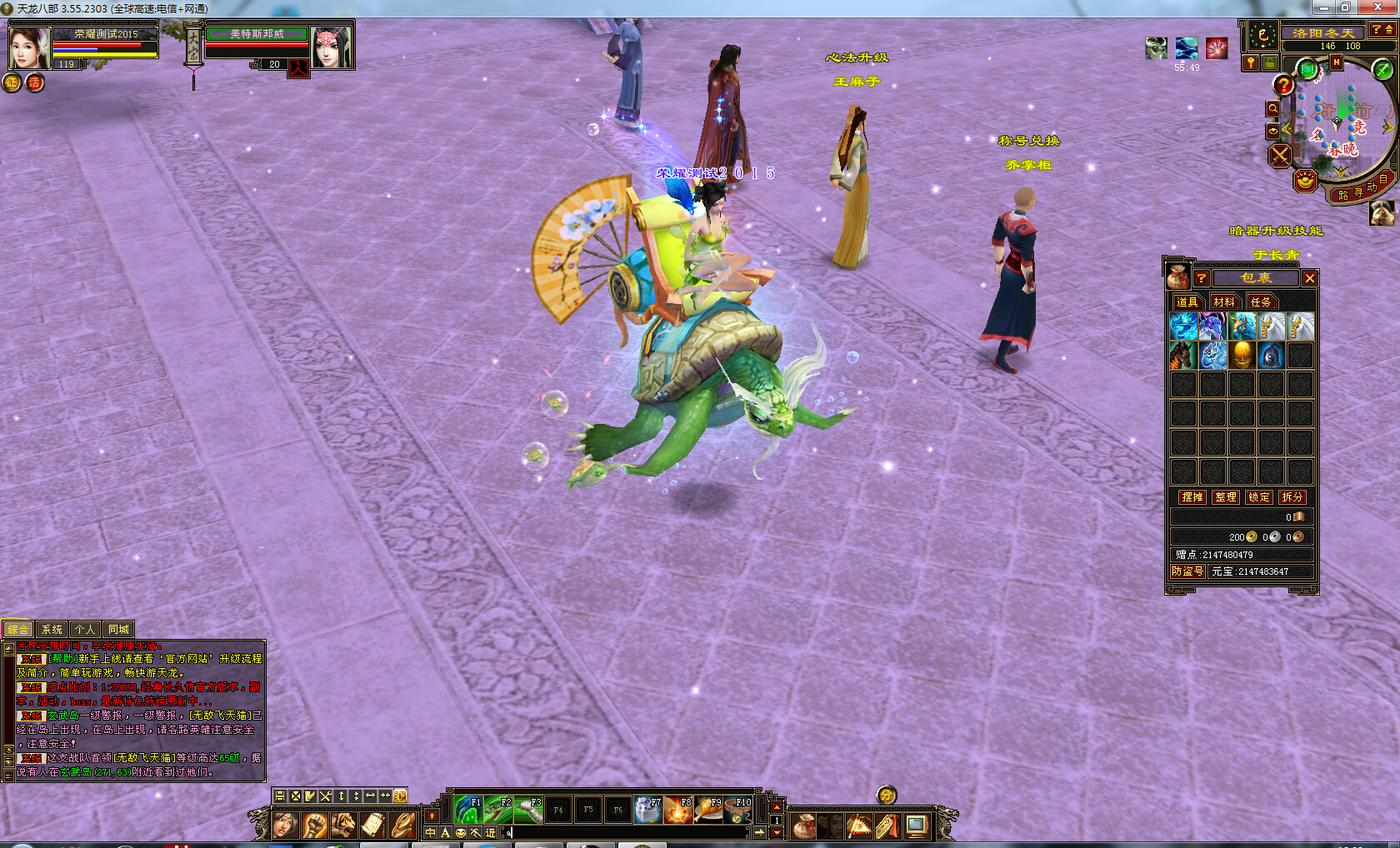Image resolution: width=1400 pixels, height=848 pixels.
Task: Switch chat to the 系统 system tab
Action: (x=52, y=630)
